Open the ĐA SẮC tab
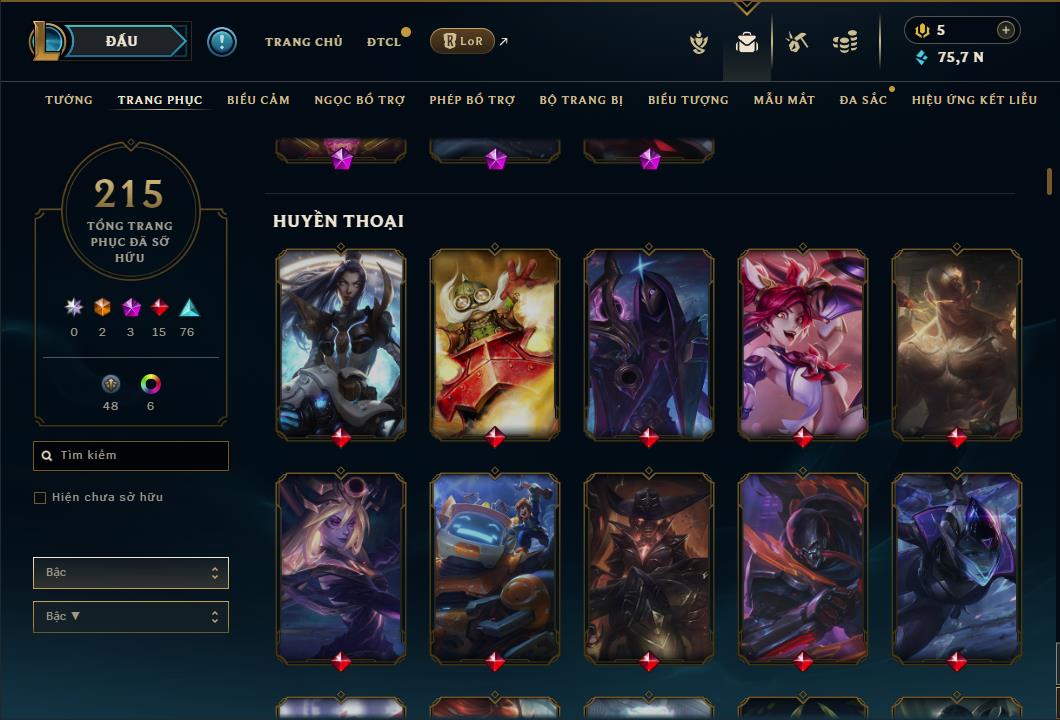1060x720 pixels. coord(863,100)
